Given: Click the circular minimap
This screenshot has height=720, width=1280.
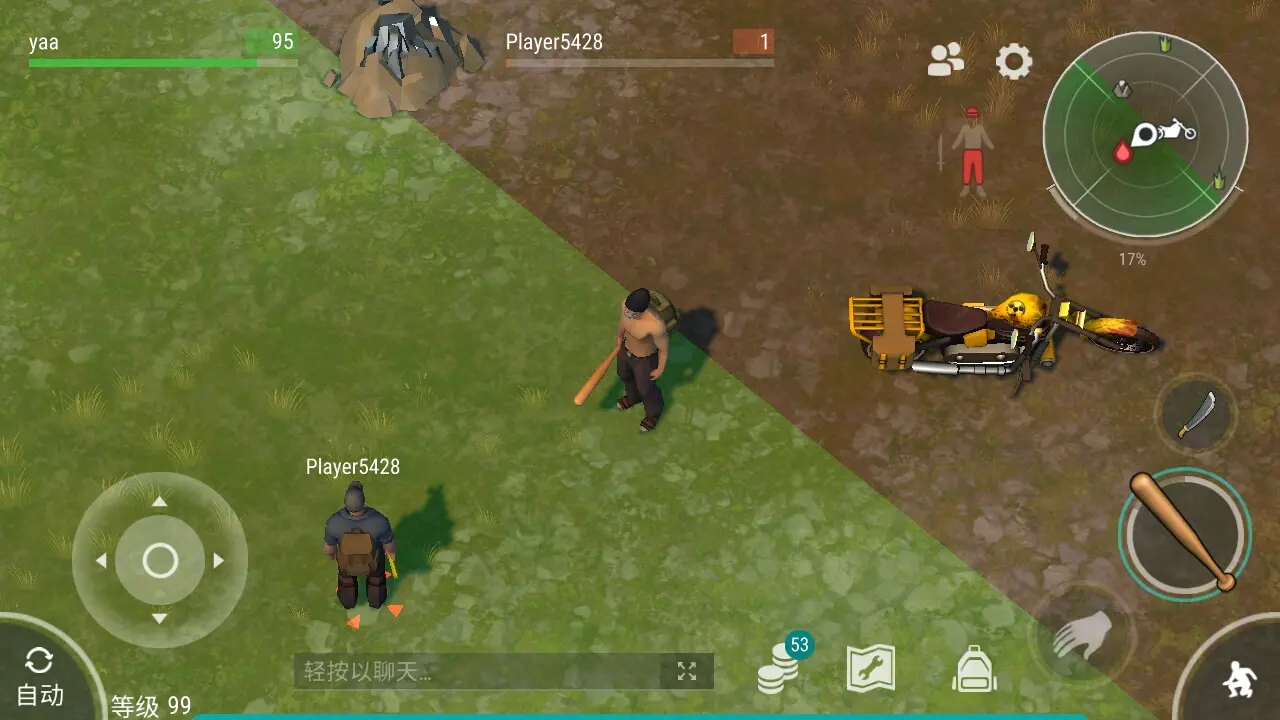Looking at the screenshot, I should (x=1145, y=134).
